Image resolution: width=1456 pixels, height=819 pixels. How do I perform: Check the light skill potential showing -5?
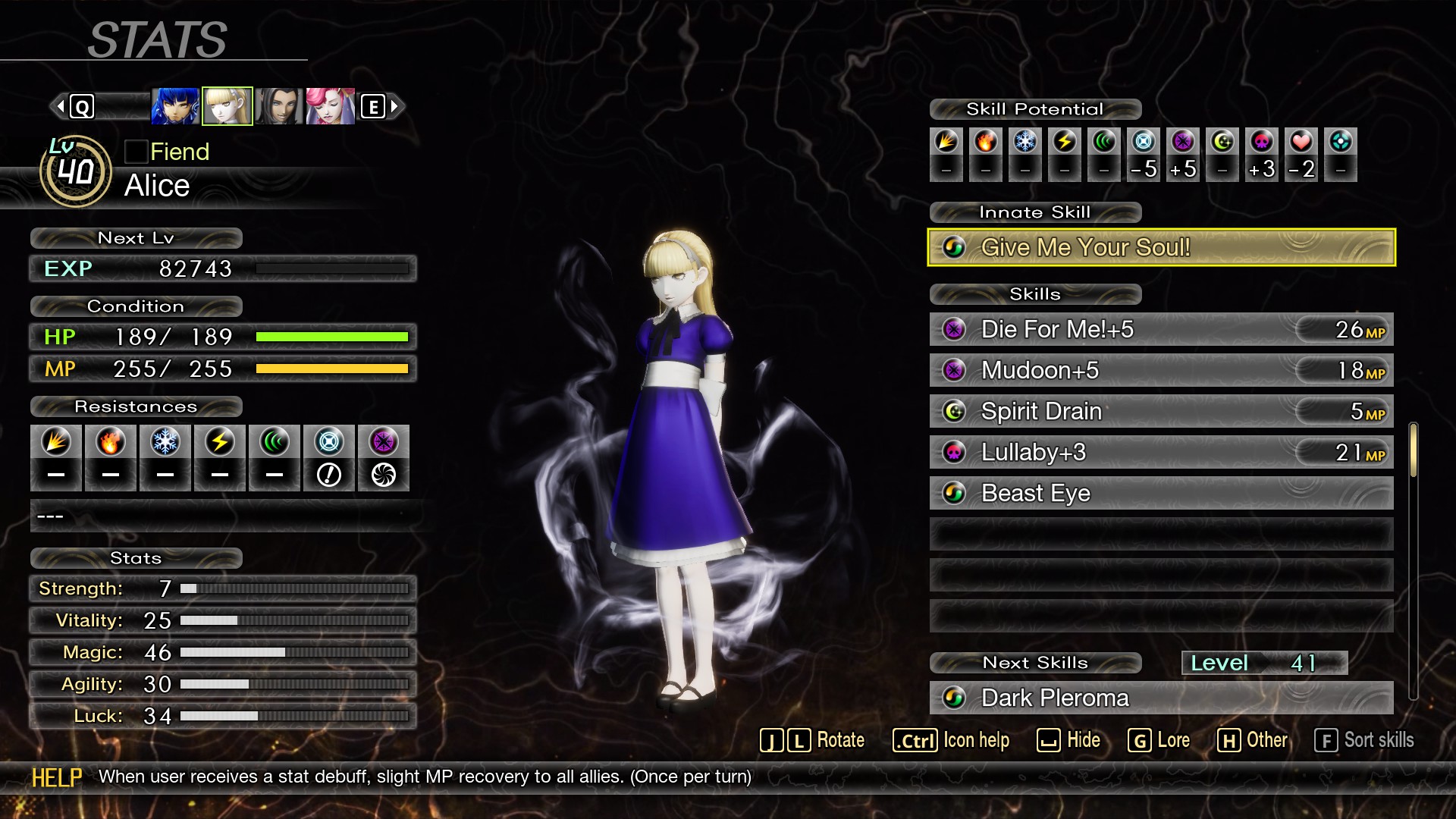[x=1144, y=142]
